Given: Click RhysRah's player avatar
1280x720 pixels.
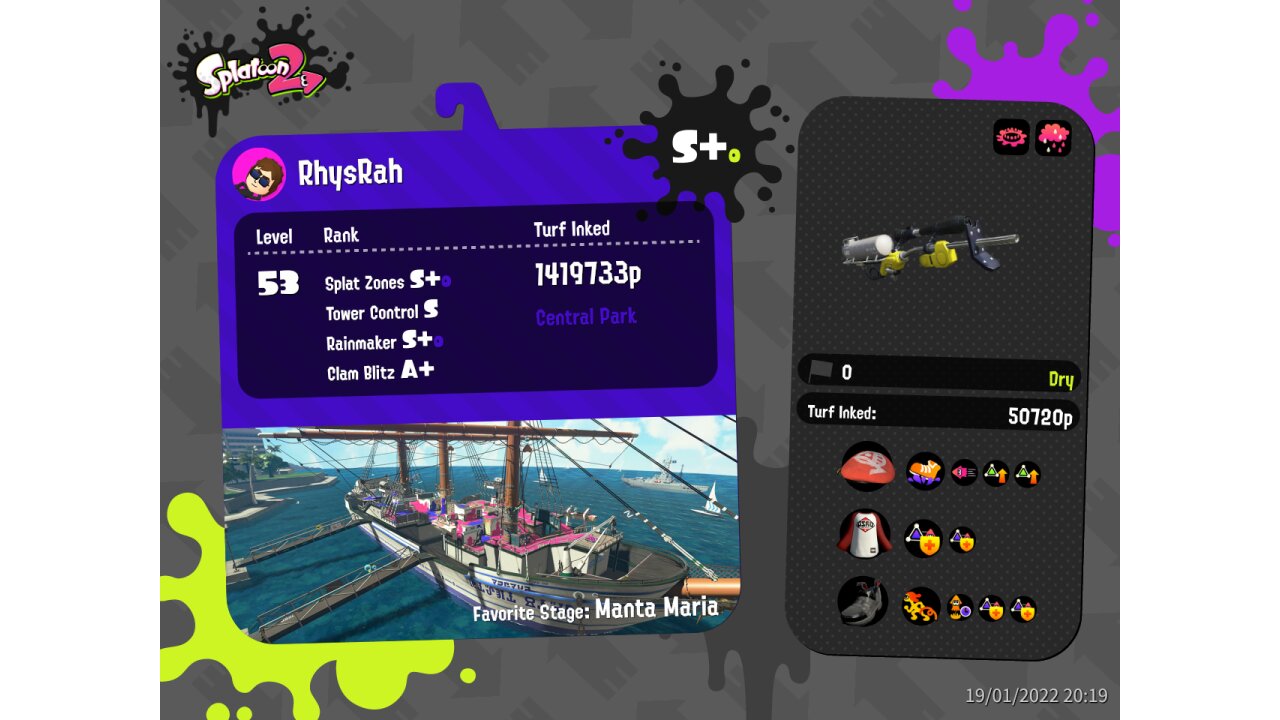Looking at the screenshot, I should tap(258, 175).
